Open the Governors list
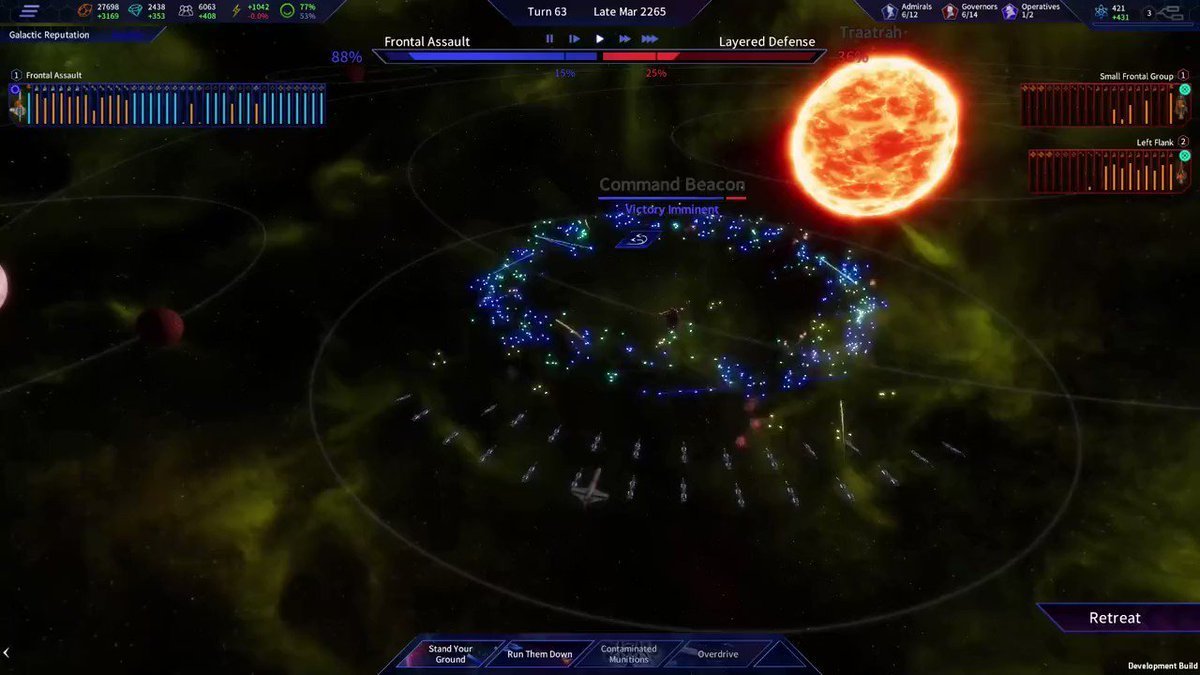Viewport: 1200px width, 675px height. (969, 11)
